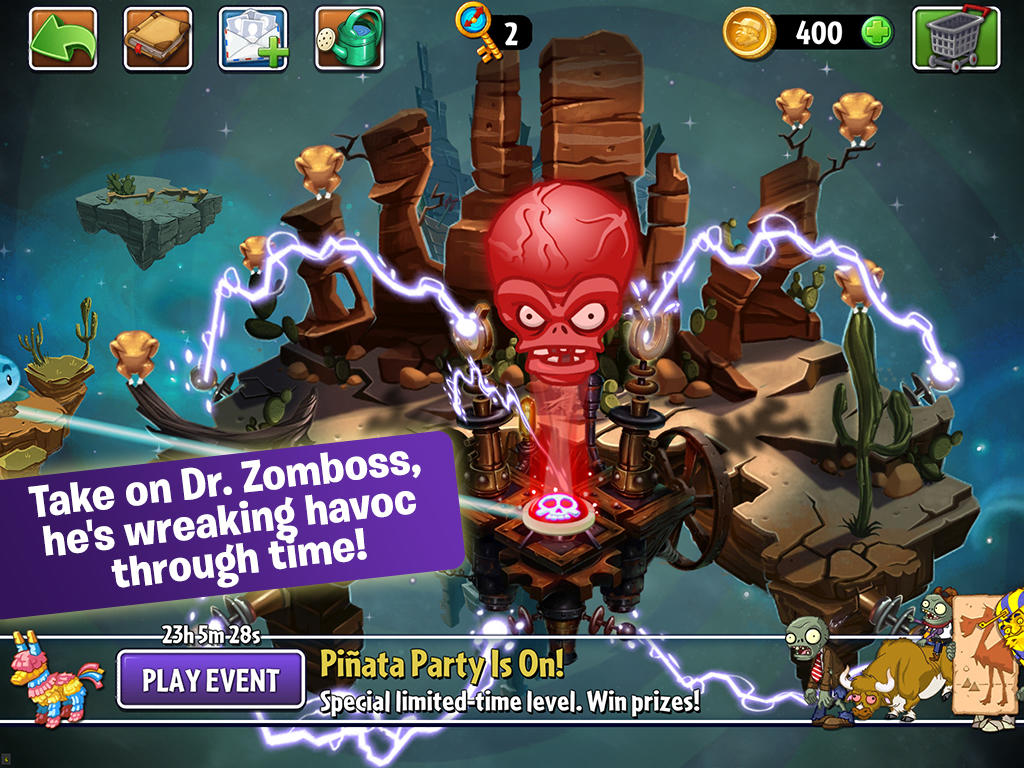The image size is (1024, 768).
Task: Open the shopping cart store
Action: (955, 38)
